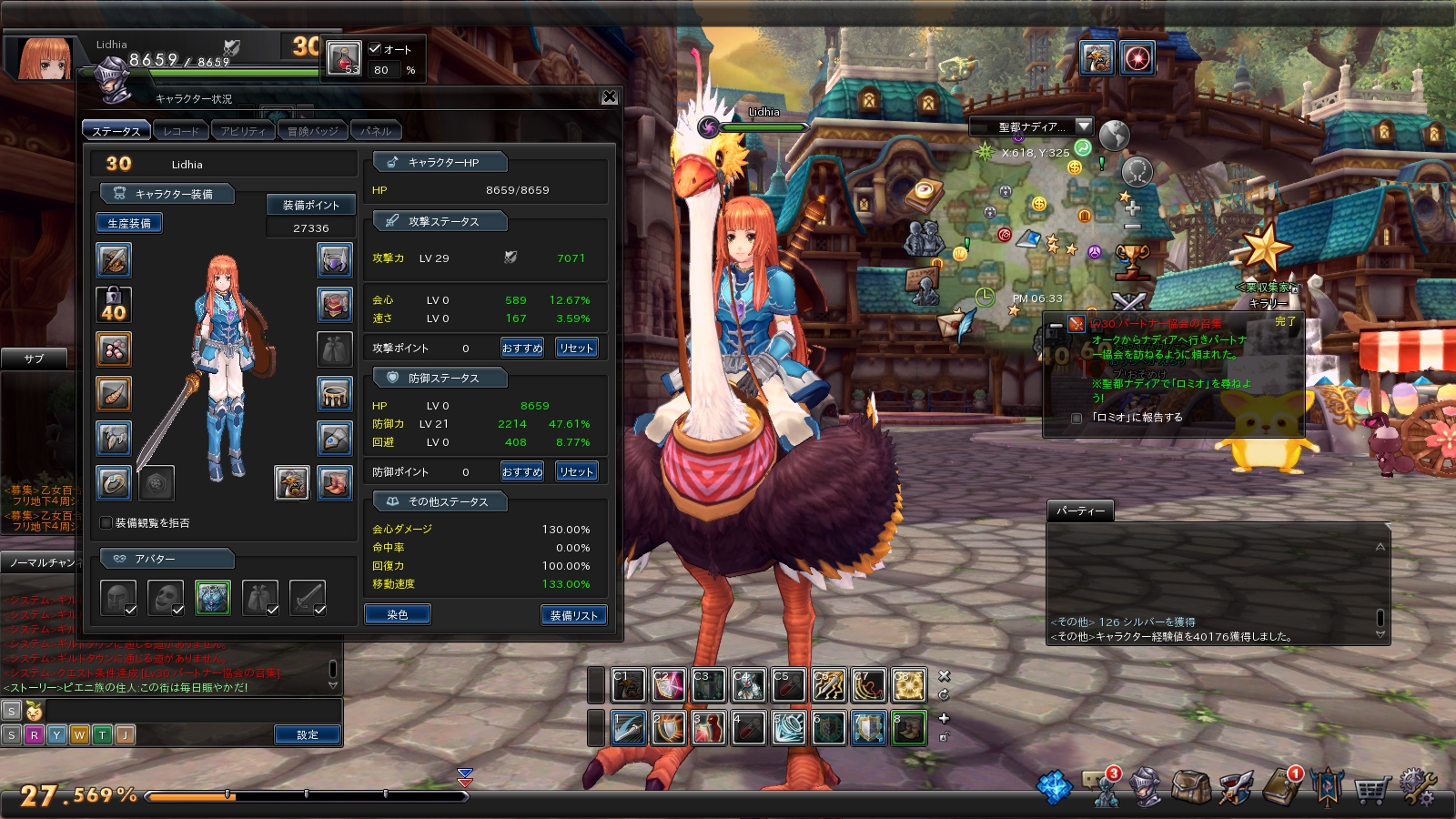This screenshot has height=819, width=1456.
Task: Open the backpack inventory icon
Action: (1190, 788)
